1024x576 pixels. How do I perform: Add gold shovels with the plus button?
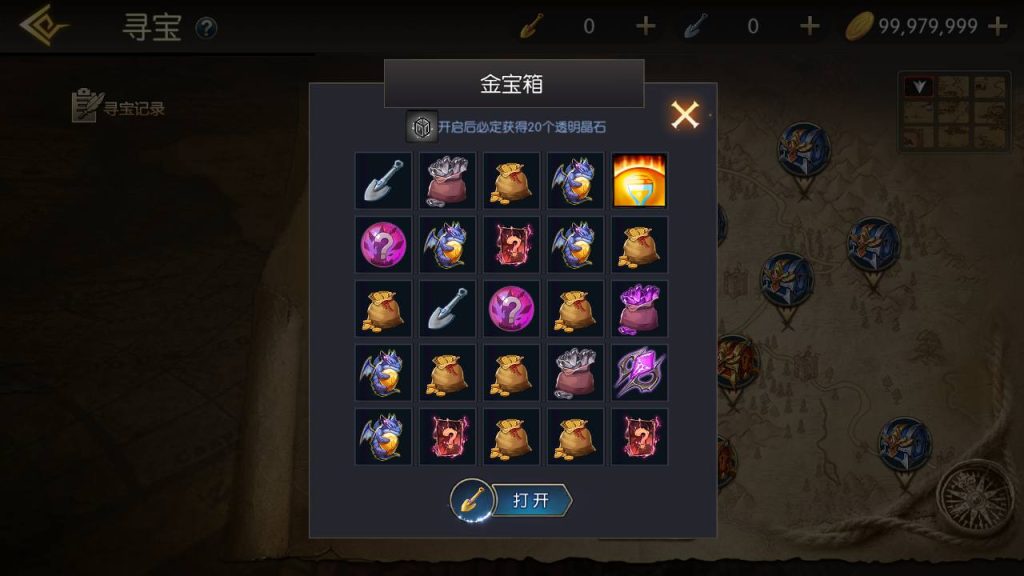[646, 26]
